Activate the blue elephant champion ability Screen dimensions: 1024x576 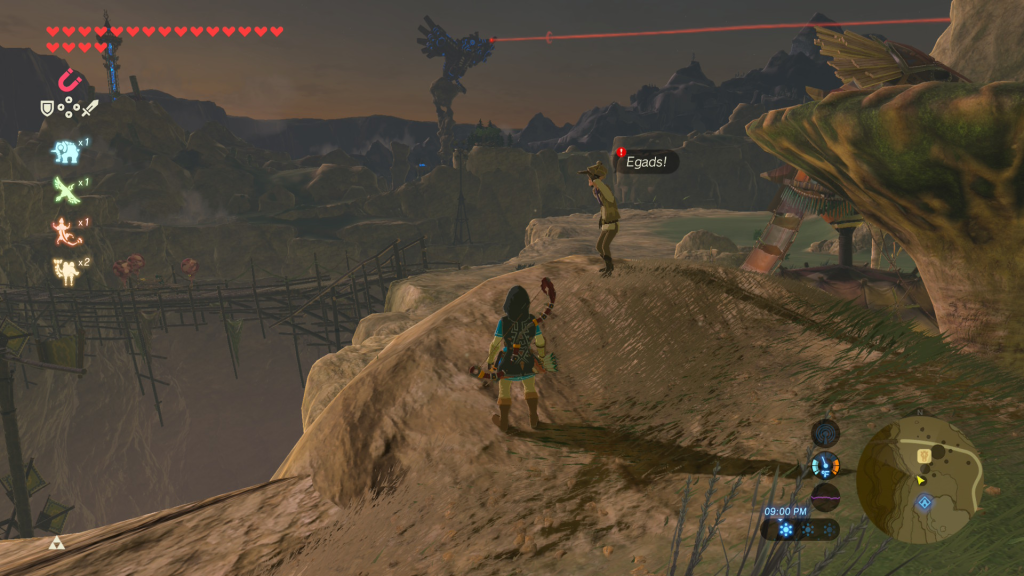(x=65, y=150)
